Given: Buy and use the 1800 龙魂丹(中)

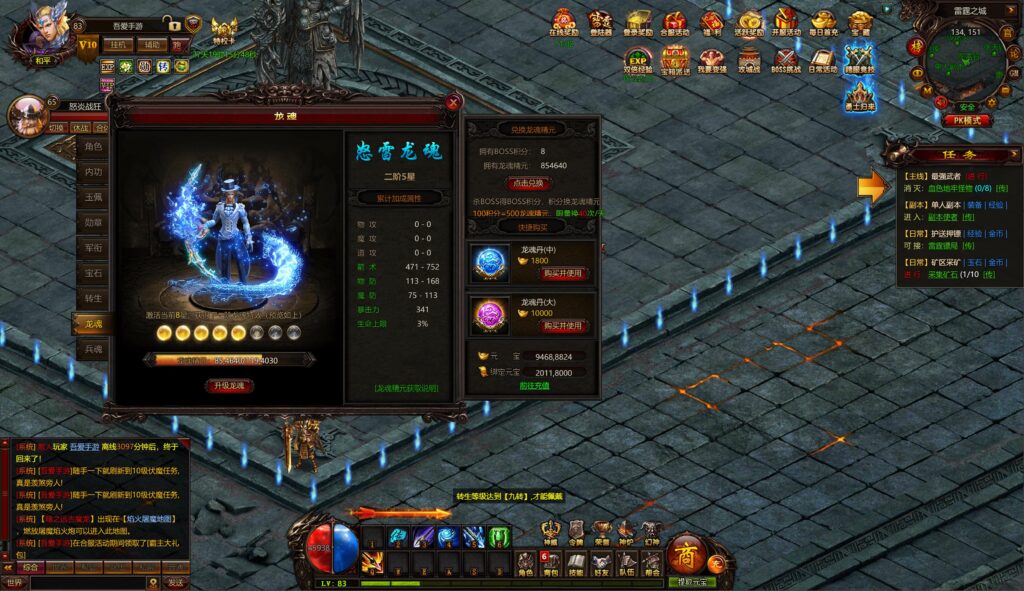Looking at the screenshot, I should (x=562, y=273).
